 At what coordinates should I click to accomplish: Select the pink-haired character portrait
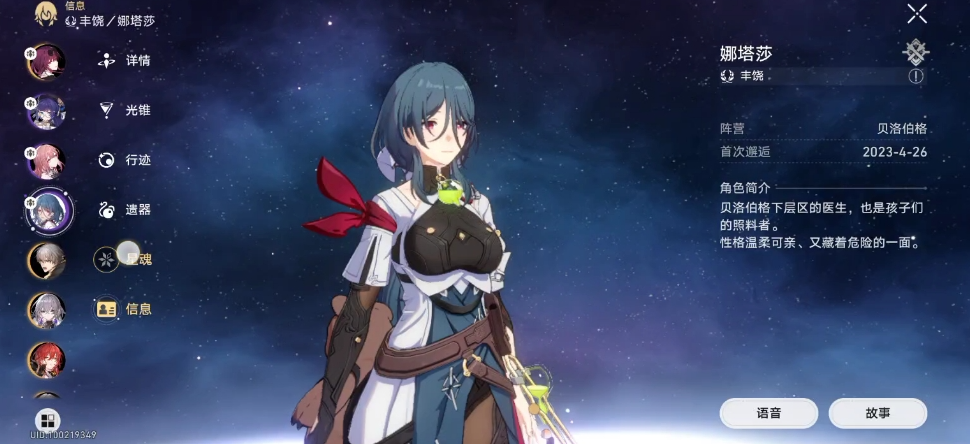(45, 160)
